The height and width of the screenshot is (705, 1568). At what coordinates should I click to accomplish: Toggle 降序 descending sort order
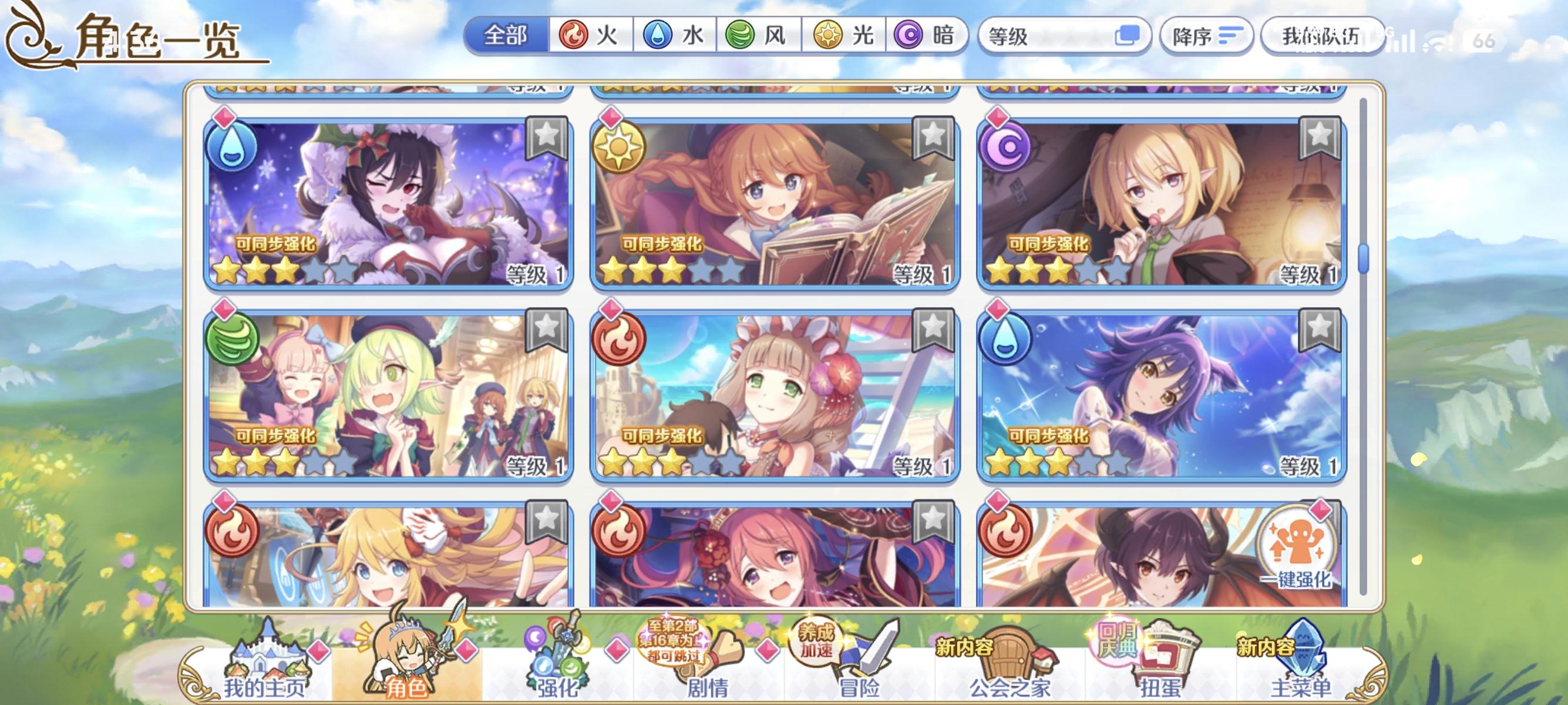[x=1206, y=36]
